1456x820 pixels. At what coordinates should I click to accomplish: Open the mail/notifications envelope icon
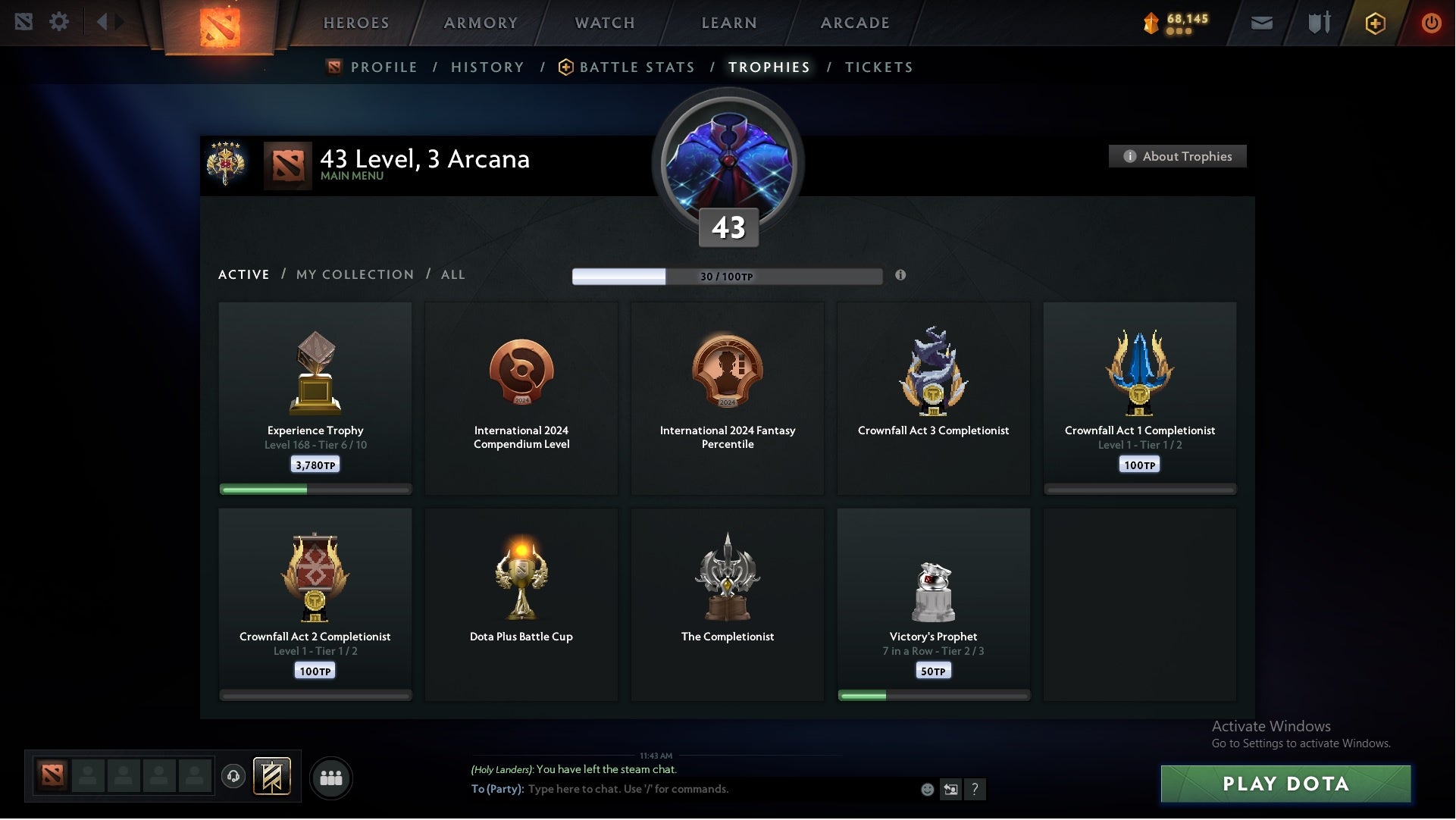tap(1261, 23)
